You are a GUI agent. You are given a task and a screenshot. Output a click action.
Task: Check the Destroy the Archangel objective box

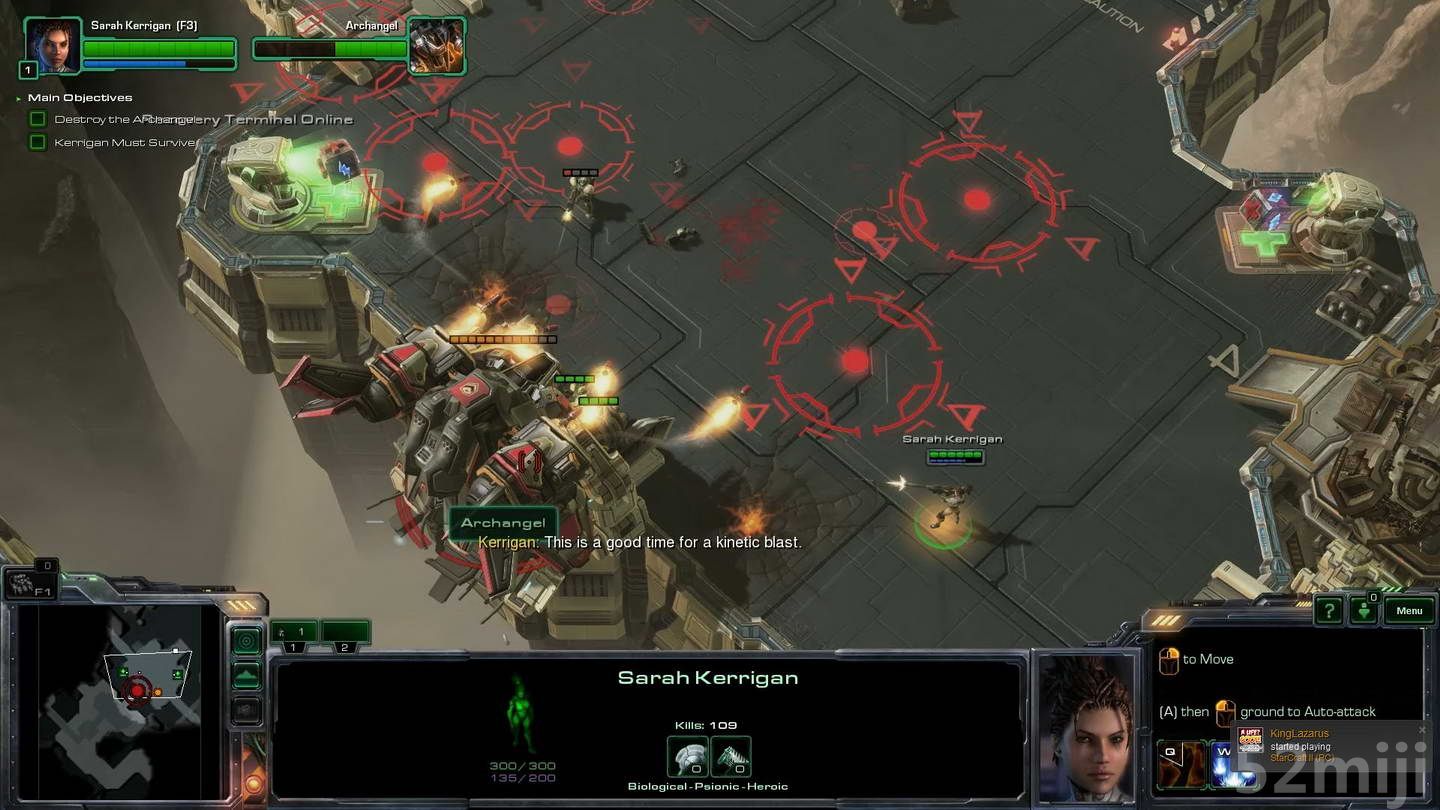(x=37, y=118)
